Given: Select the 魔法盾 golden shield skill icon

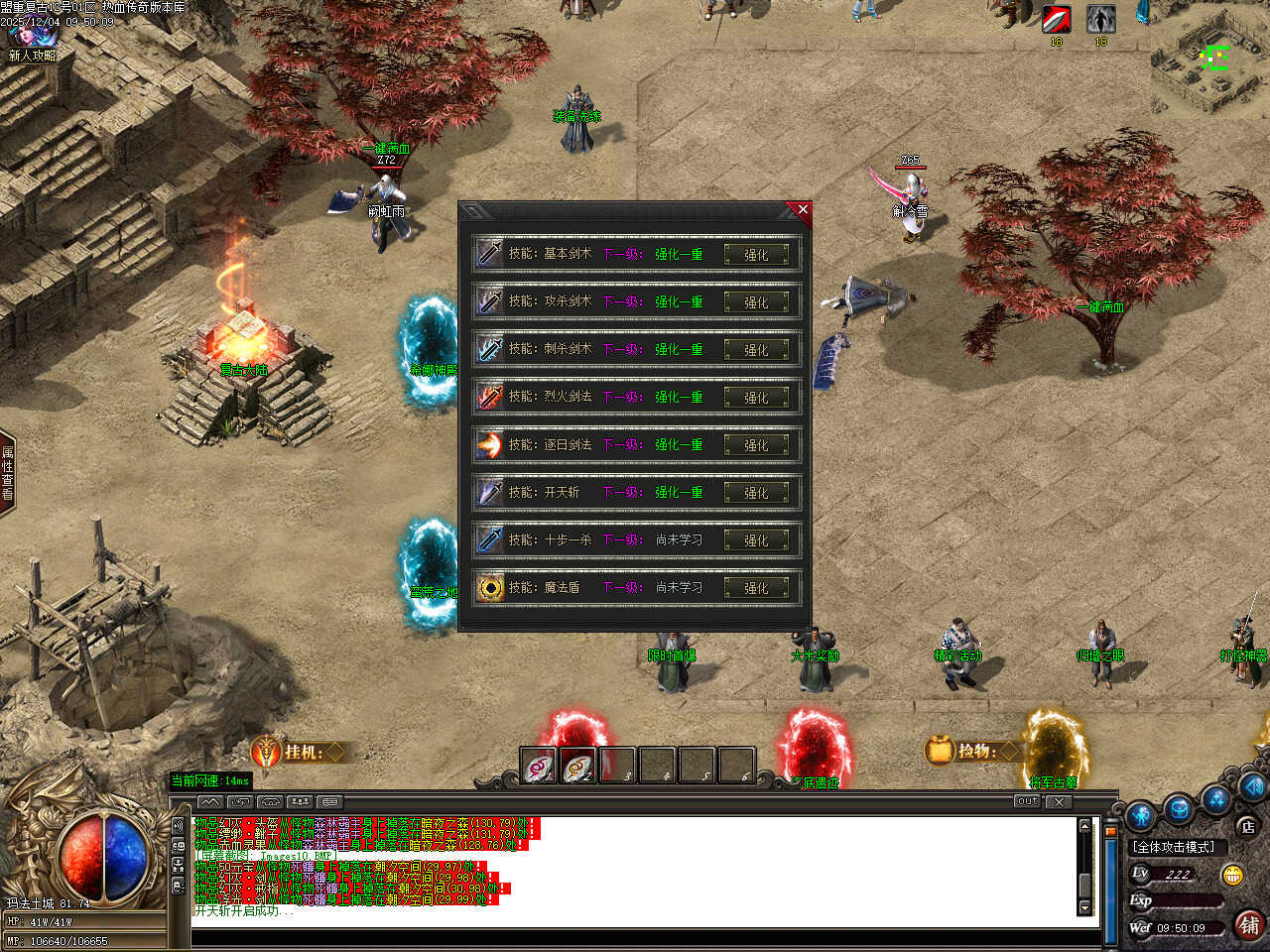Looking at the screenshot, I should click(x=490, y=587).
